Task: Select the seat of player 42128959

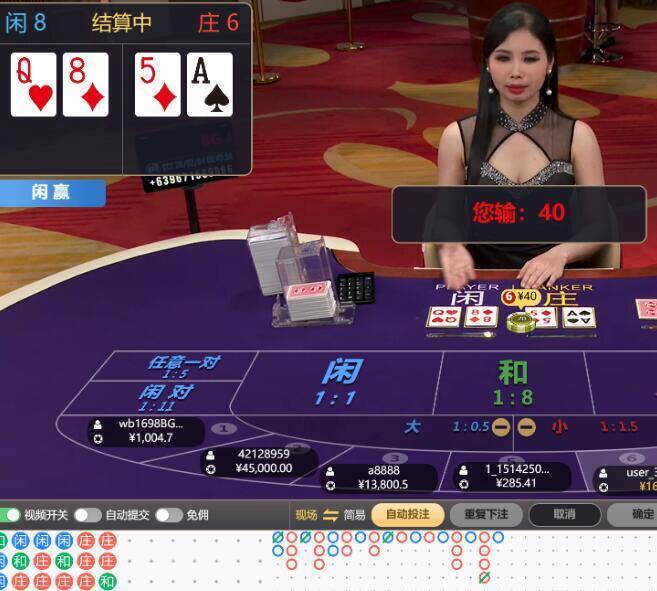Action: (x=263, y=461)
